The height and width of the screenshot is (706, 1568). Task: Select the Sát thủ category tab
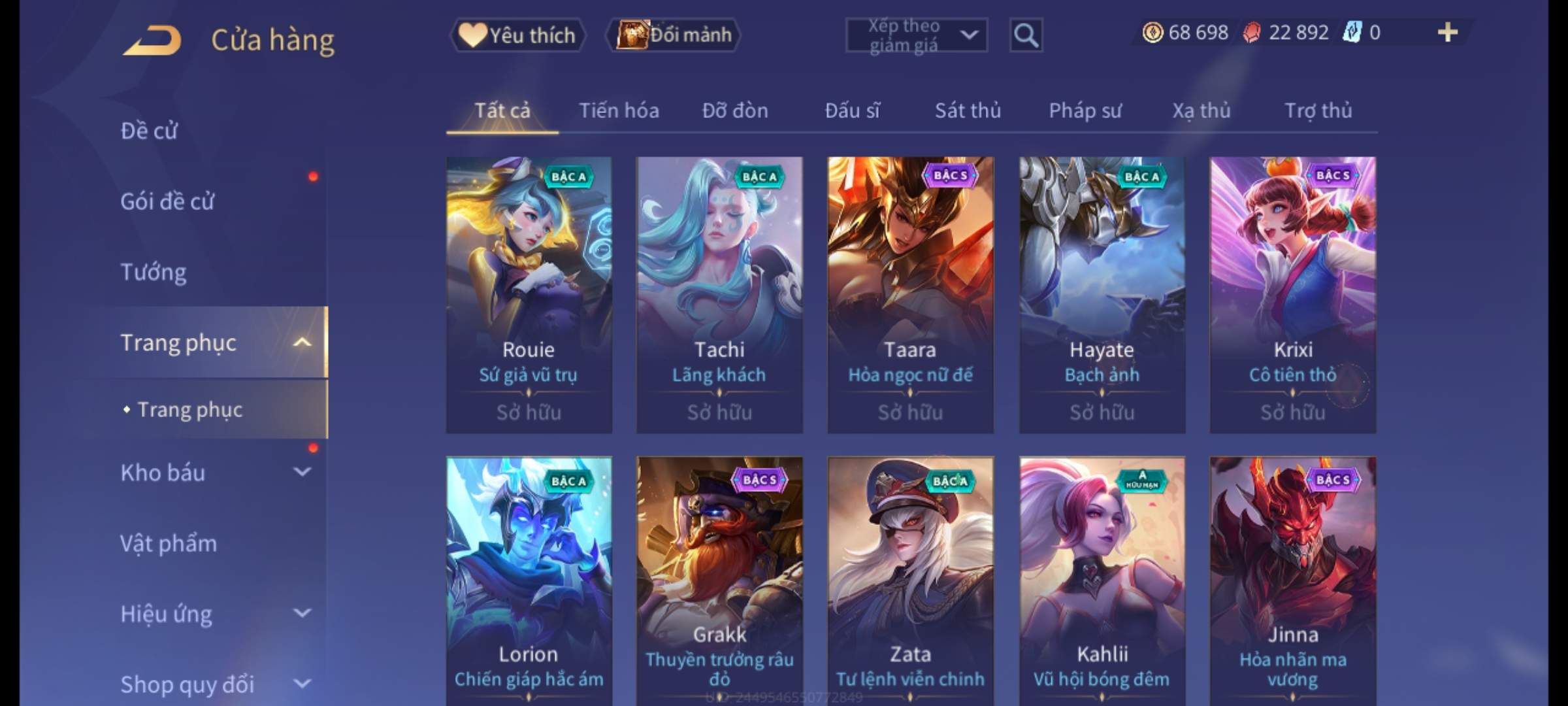point(968,111)
